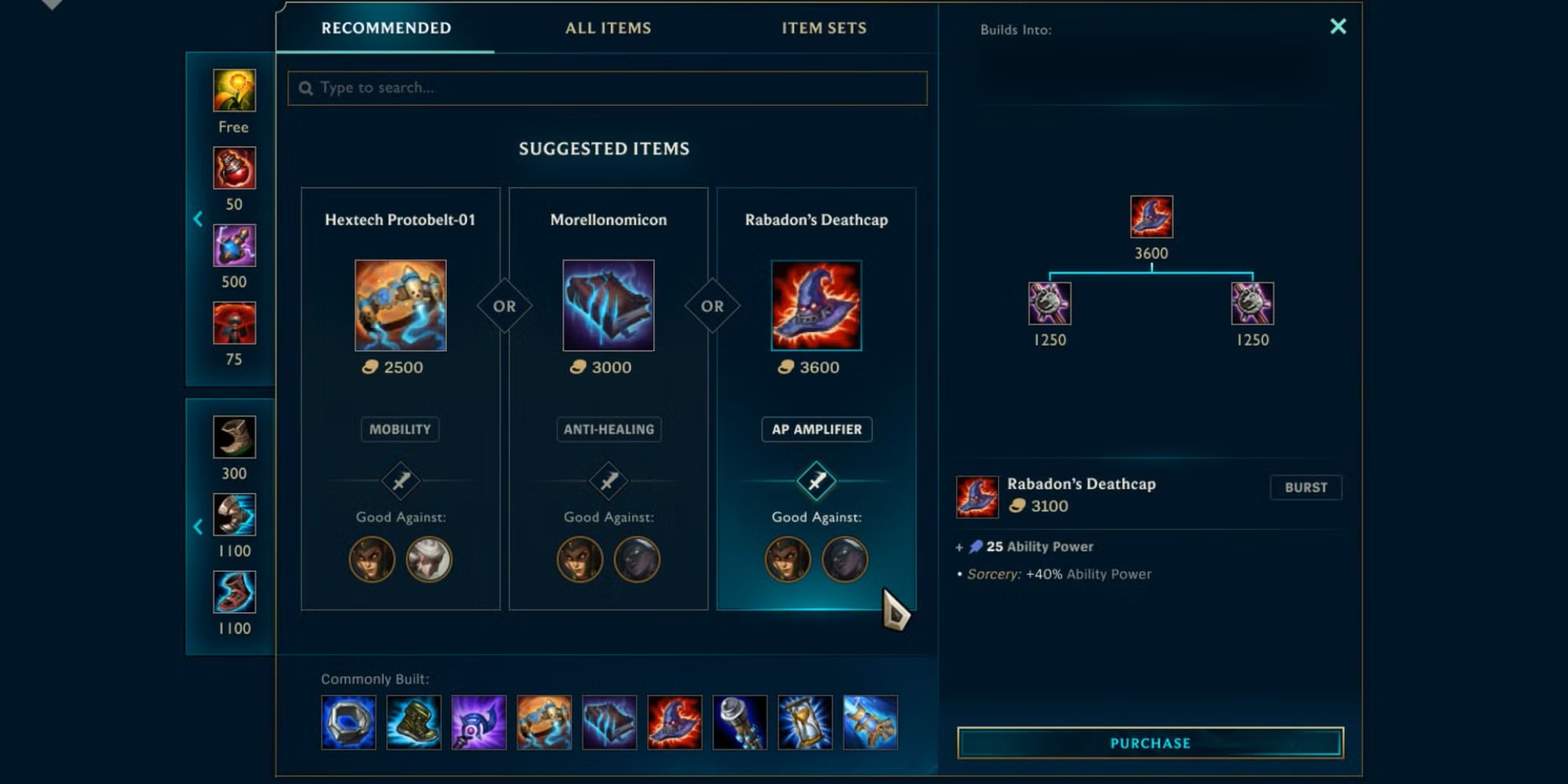This screenshot has height=784, width=1568.
Task: Choose the Morellonomicon suggested item
Action: tap(608, 306)
